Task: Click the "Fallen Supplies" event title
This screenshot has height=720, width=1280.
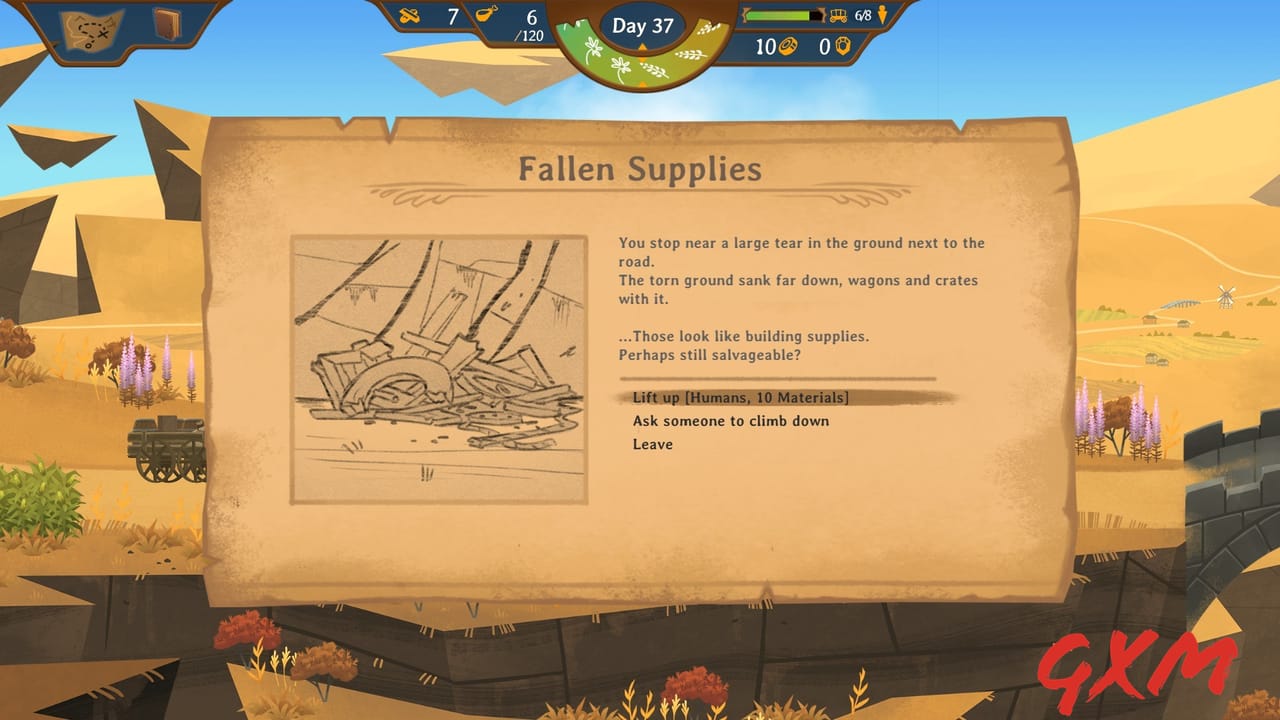Action: tap(640, 170)
